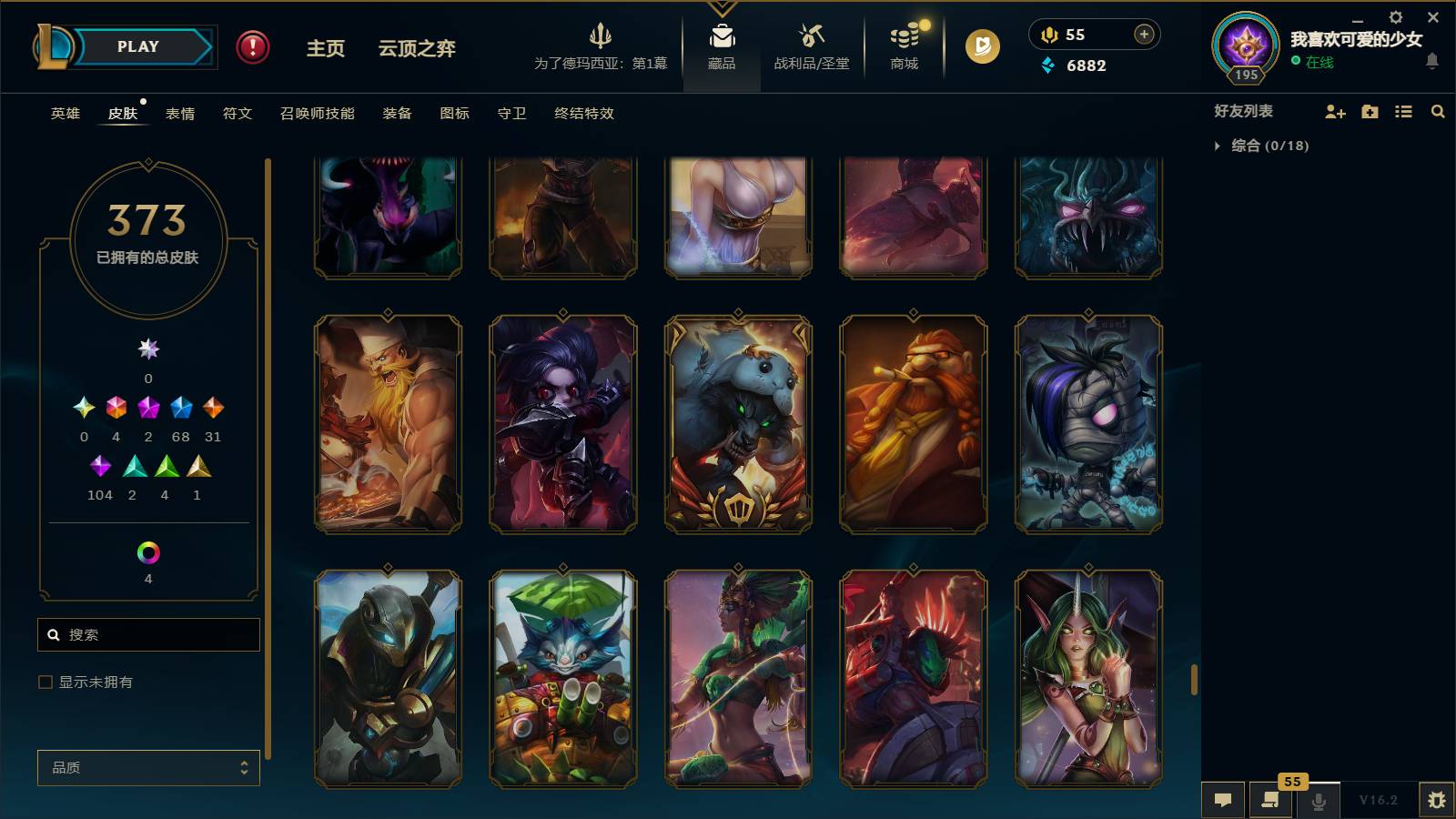Click the add-friend icon in the friend list
The image size is (1456, 819).
coord(1334,111)
